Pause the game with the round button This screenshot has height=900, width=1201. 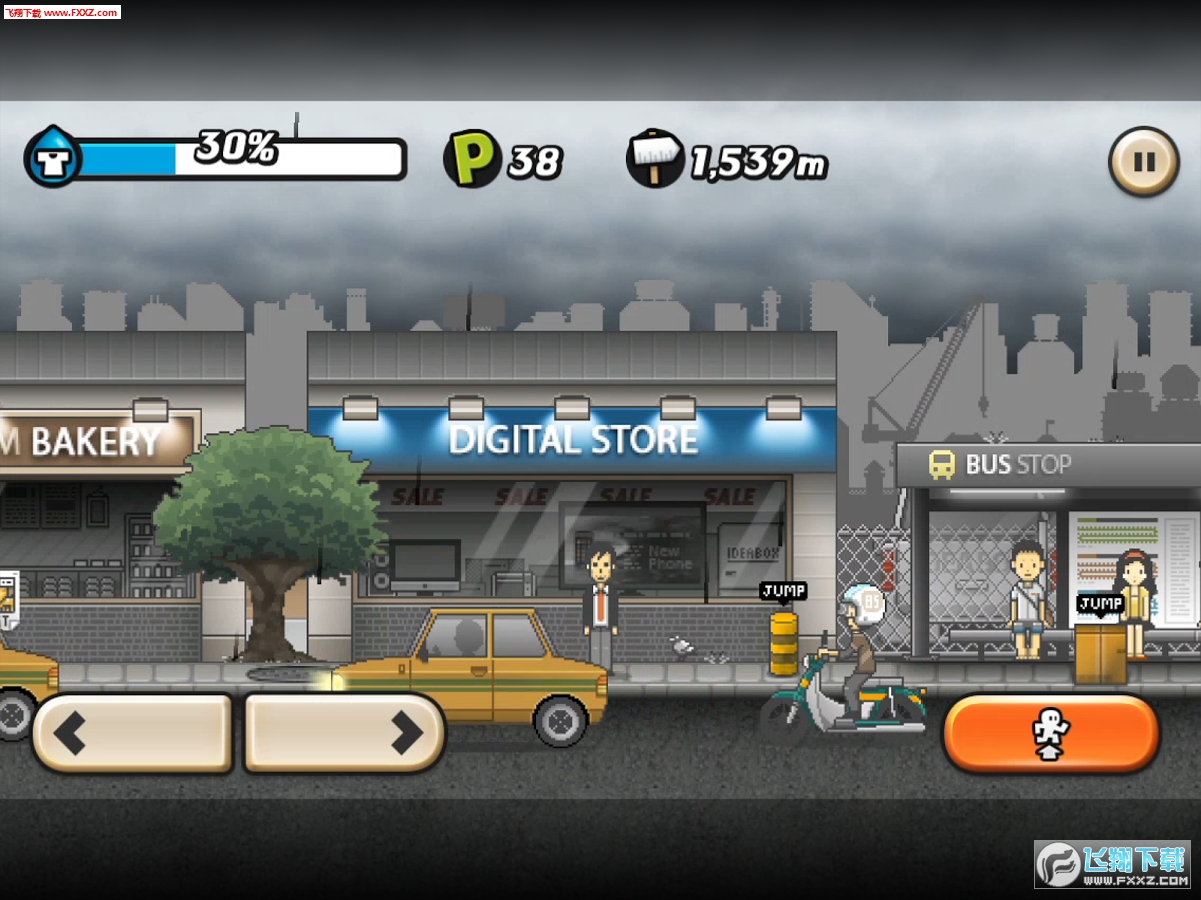pyautogui.click(x=1144, y=162)
